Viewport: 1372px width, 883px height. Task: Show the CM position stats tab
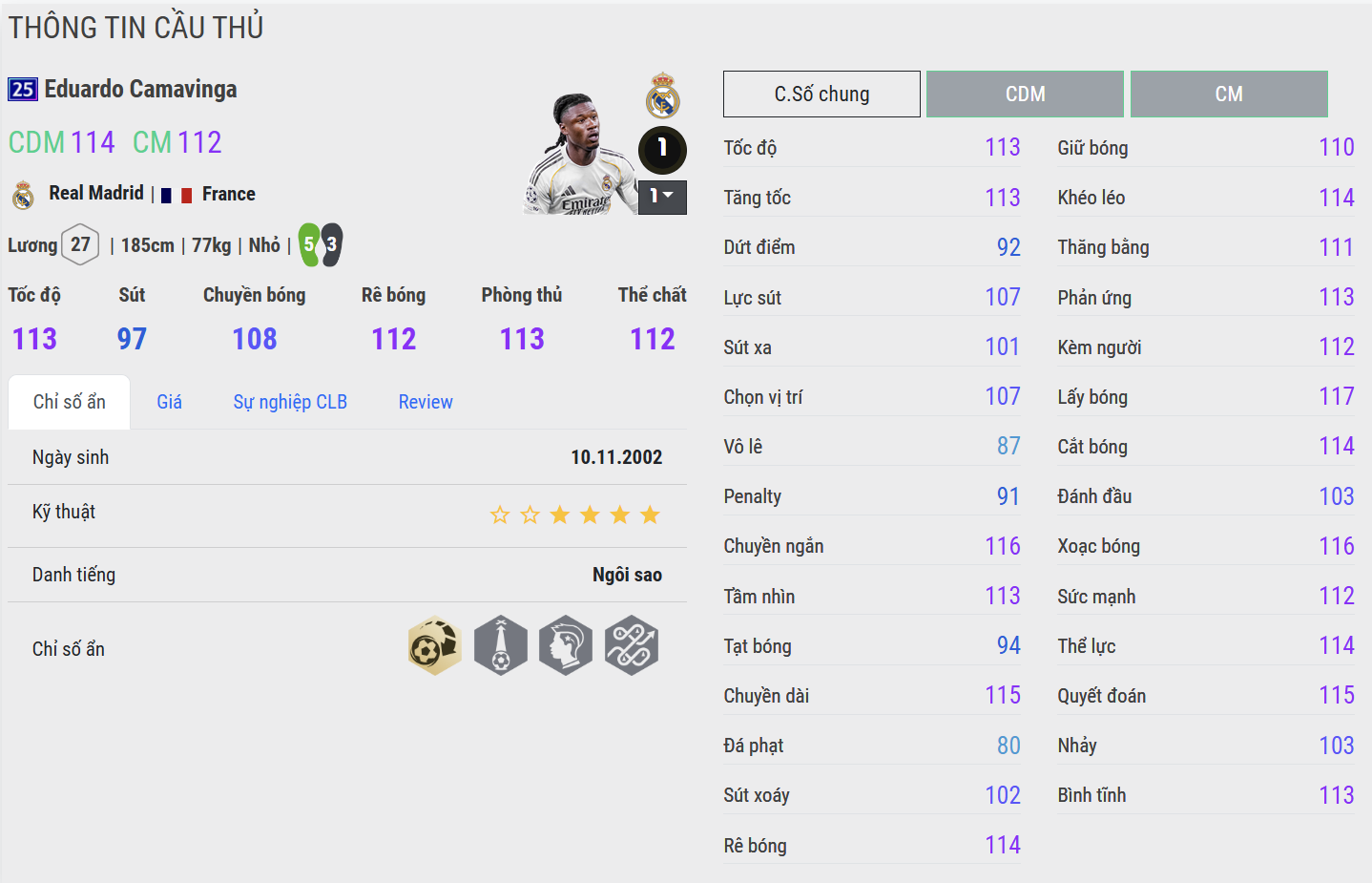click(1229, 94)
